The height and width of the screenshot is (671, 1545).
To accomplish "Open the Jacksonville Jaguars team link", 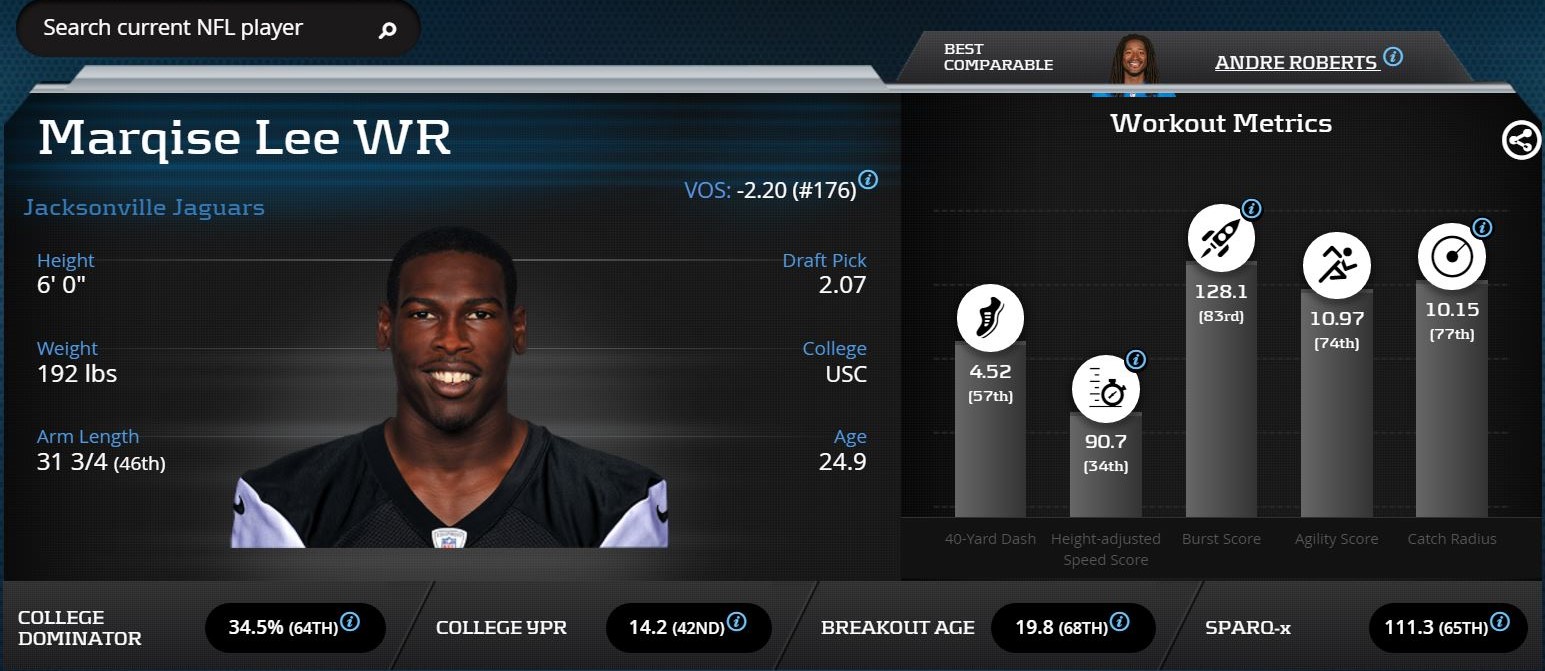I will 144,208.
